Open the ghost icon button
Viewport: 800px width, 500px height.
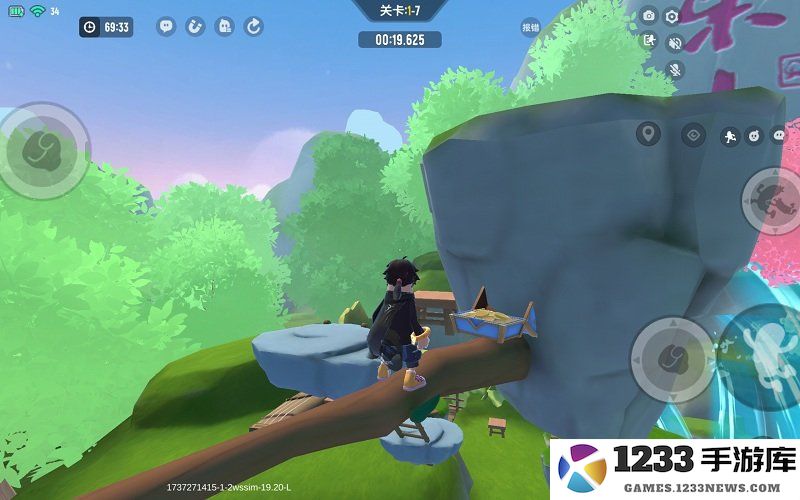225,27
